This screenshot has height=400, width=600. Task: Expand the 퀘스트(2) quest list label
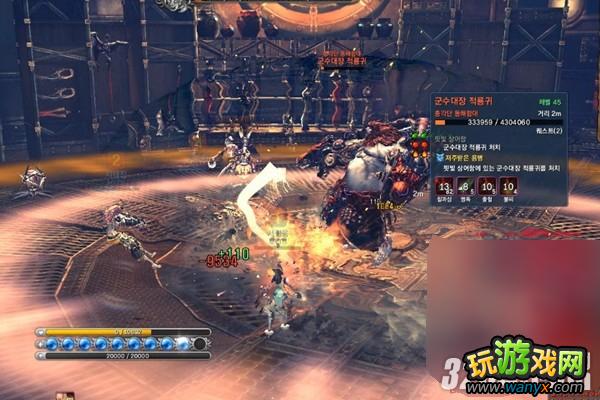point(549,131)
